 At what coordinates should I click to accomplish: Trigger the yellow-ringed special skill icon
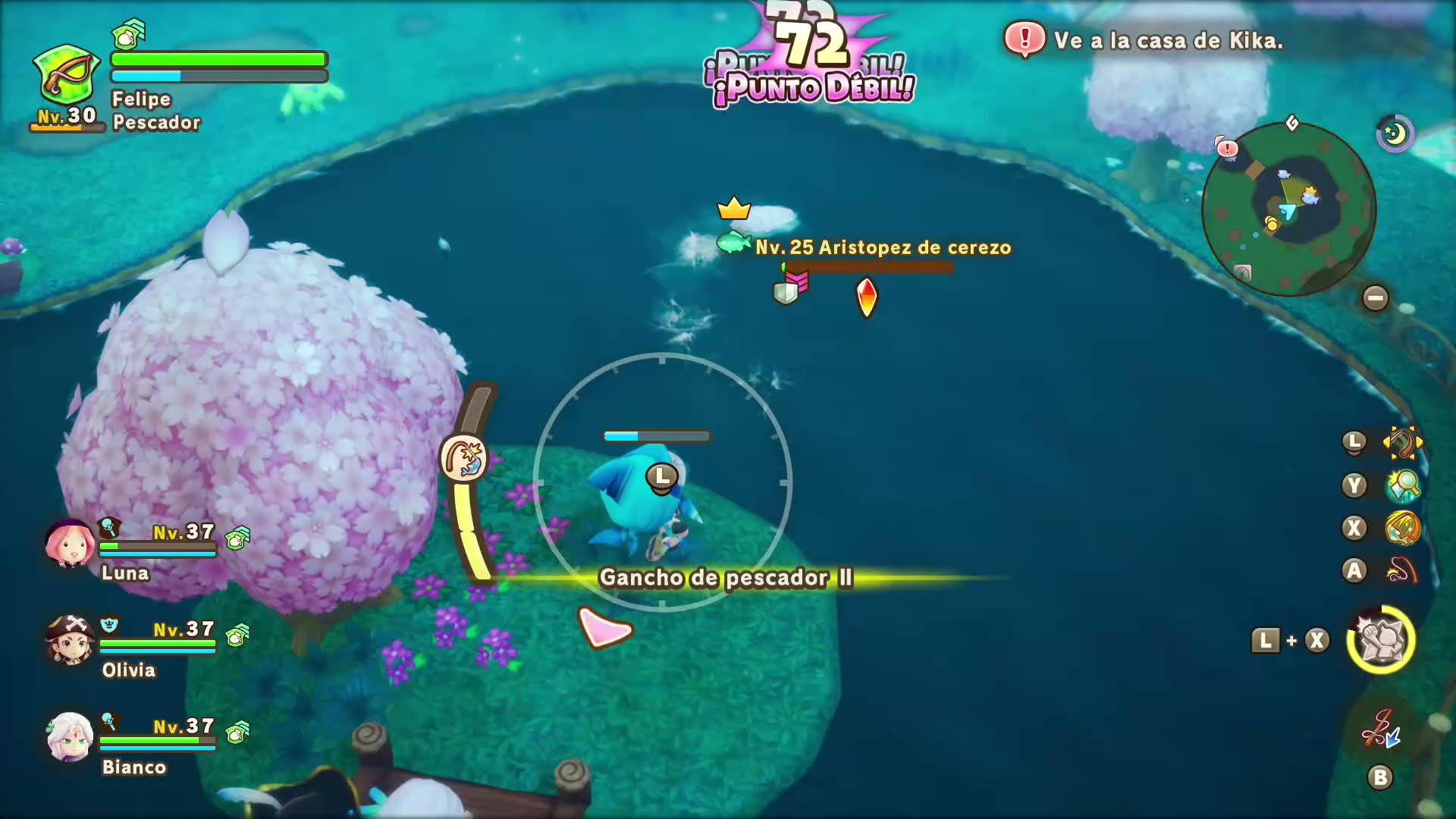pos(1381,640)
